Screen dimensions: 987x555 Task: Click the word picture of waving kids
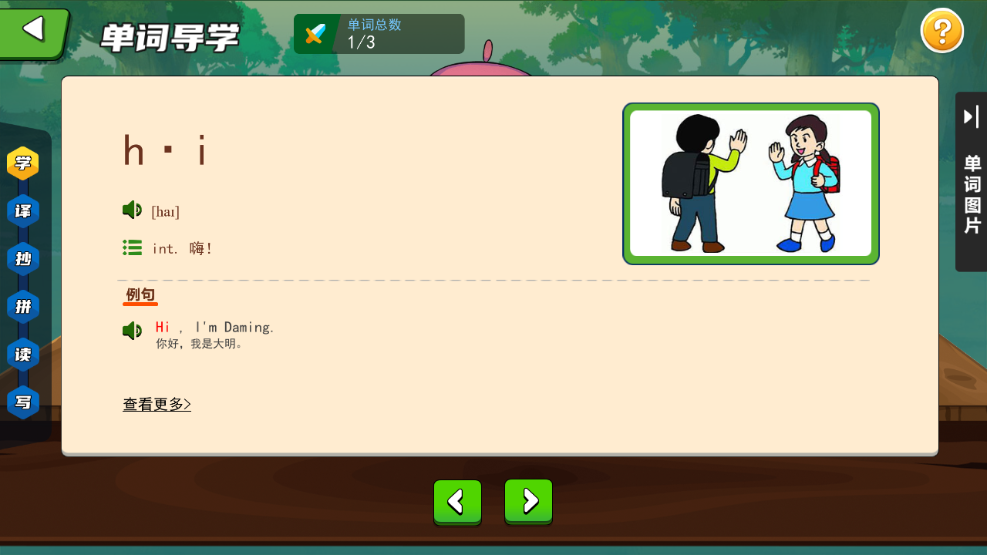751,184
